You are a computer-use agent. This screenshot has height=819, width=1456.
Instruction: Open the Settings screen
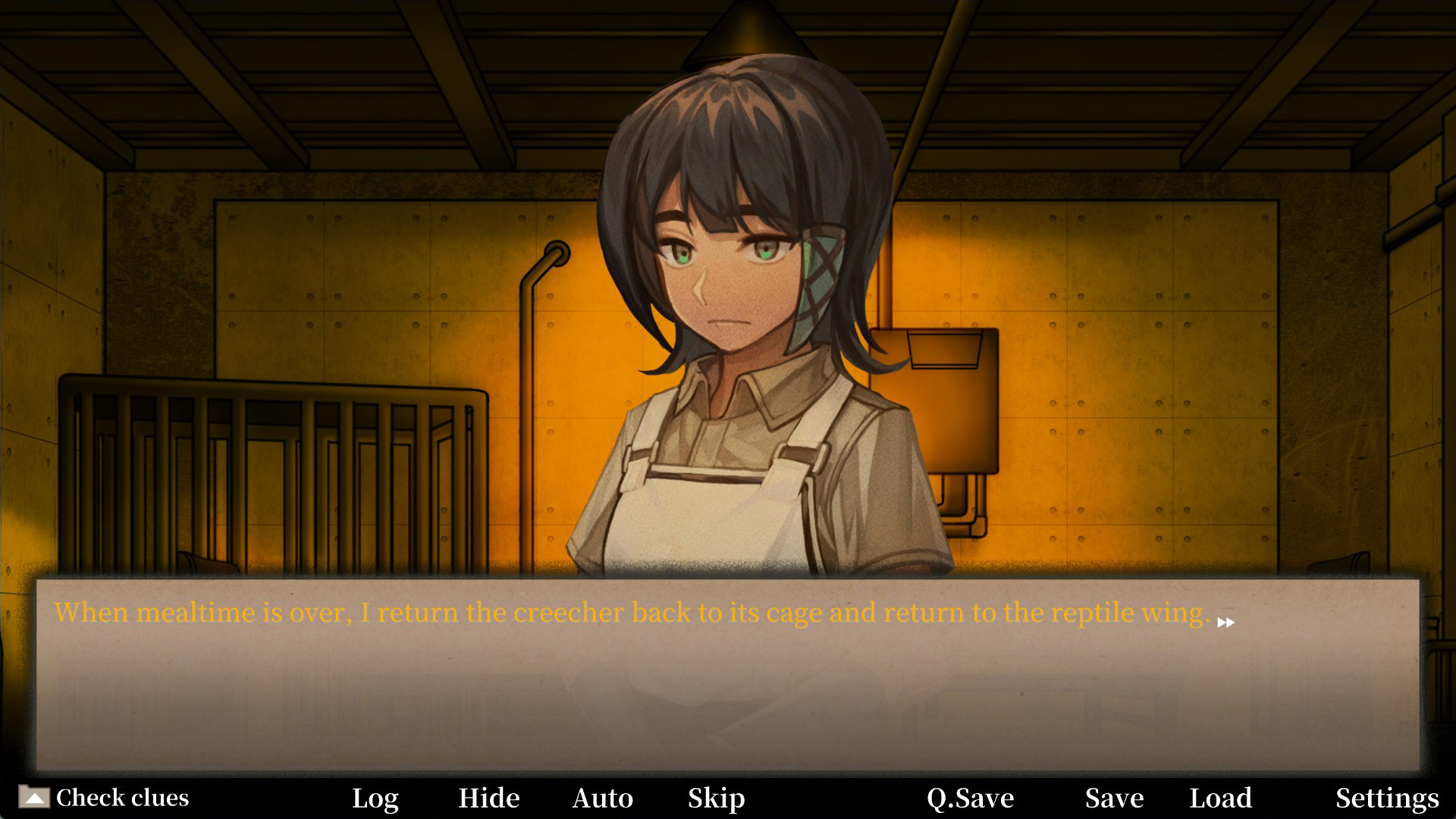tap(1387, 798)
